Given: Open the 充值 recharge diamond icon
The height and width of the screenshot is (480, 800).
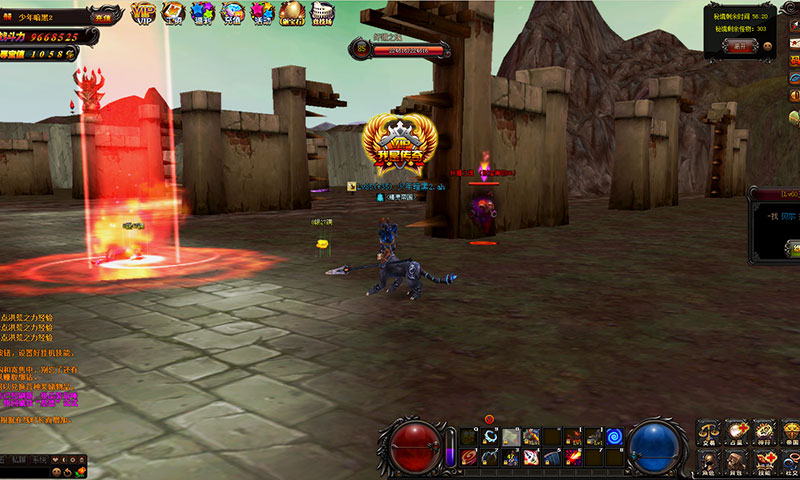Looking at the screenshot, I should (233, 14).
